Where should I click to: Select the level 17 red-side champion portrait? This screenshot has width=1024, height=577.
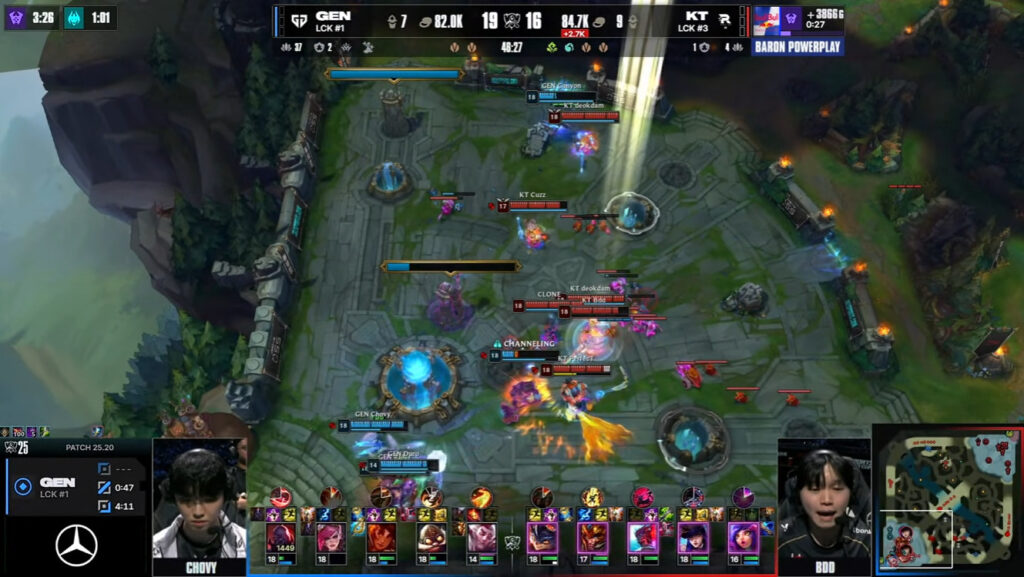(592, 538)
